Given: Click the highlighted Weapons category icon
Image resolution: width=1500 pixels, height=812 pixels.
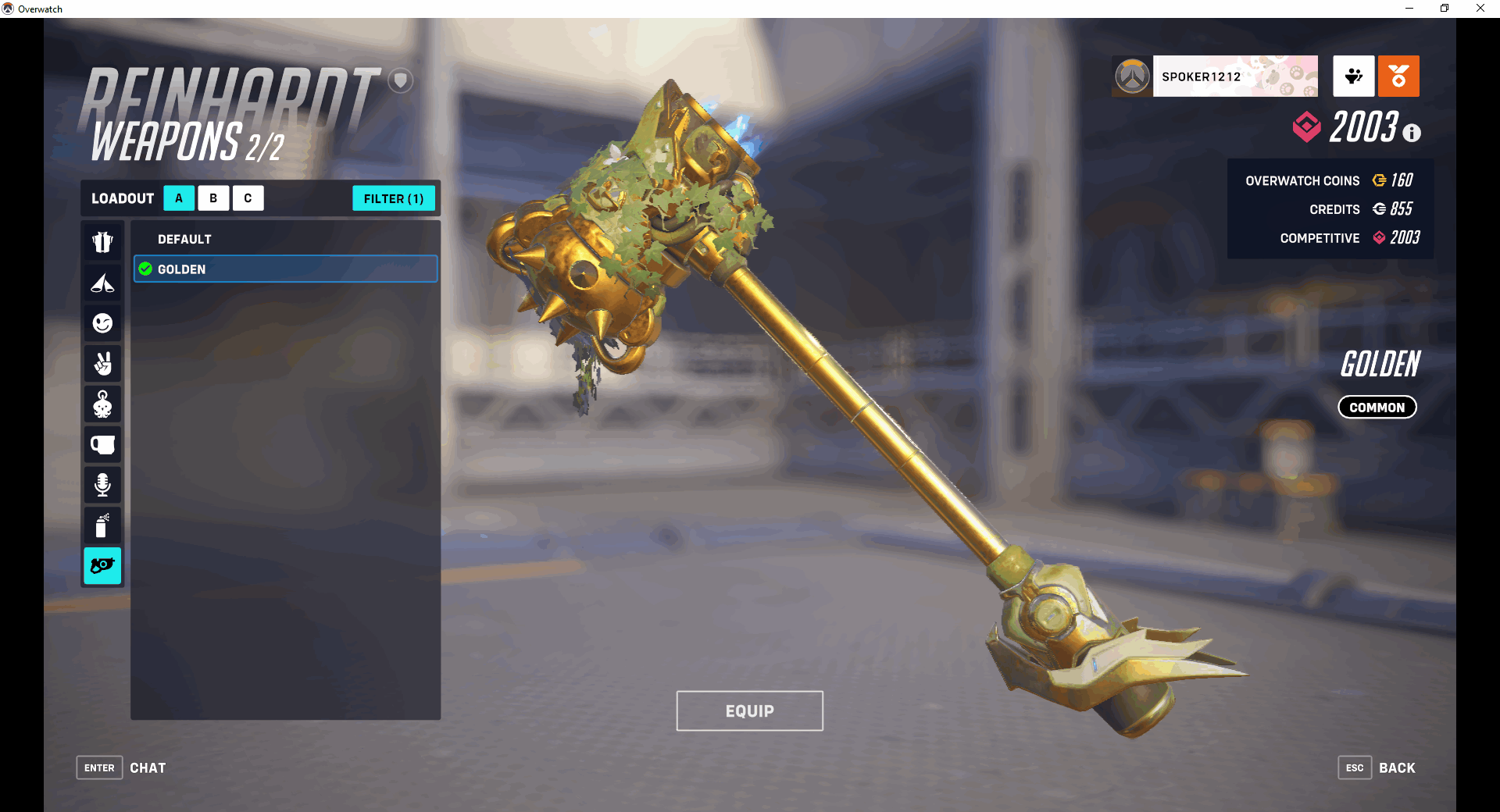Looking at the screenshot, I should [x=102, y=567].
